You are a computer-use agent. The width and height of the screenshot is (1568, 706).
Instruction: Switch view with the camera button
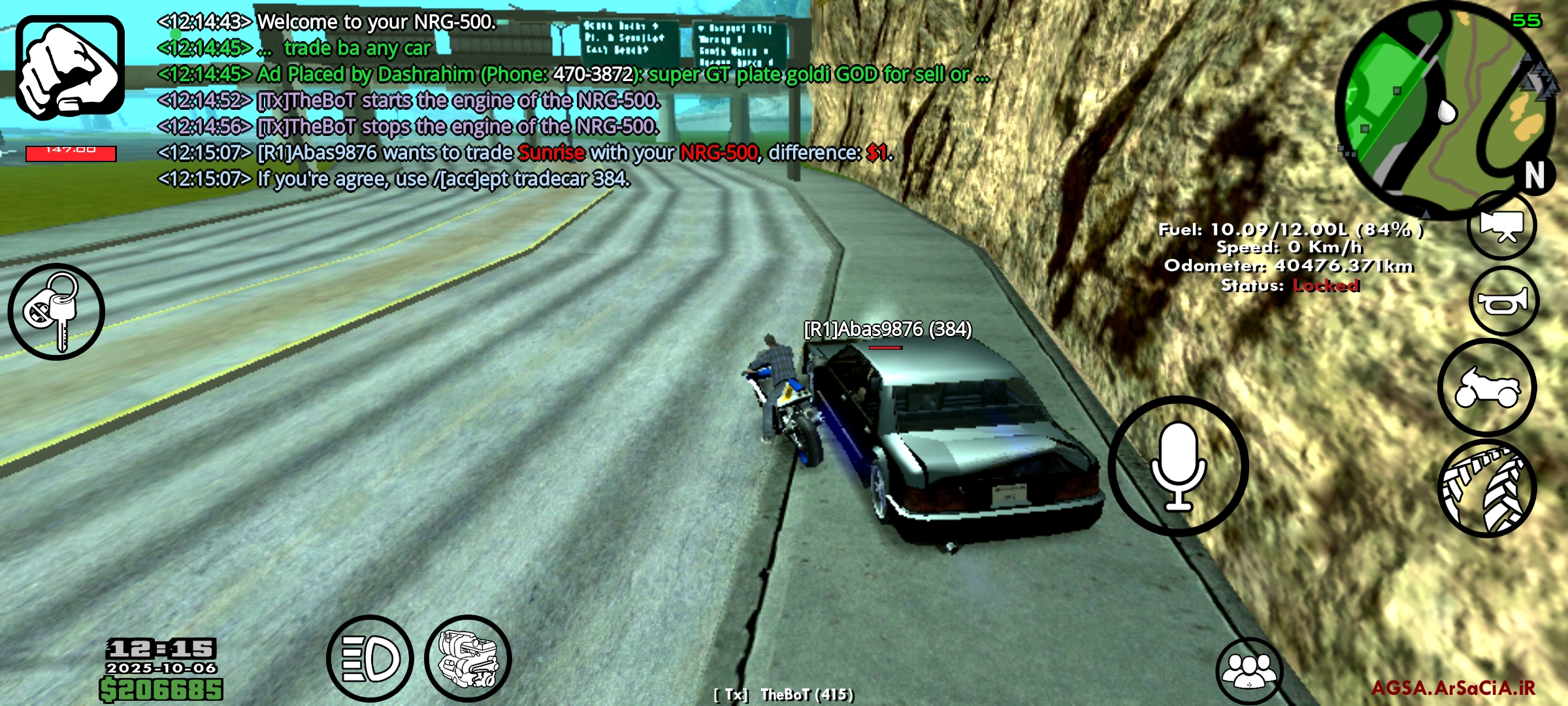click(1502, 226)
